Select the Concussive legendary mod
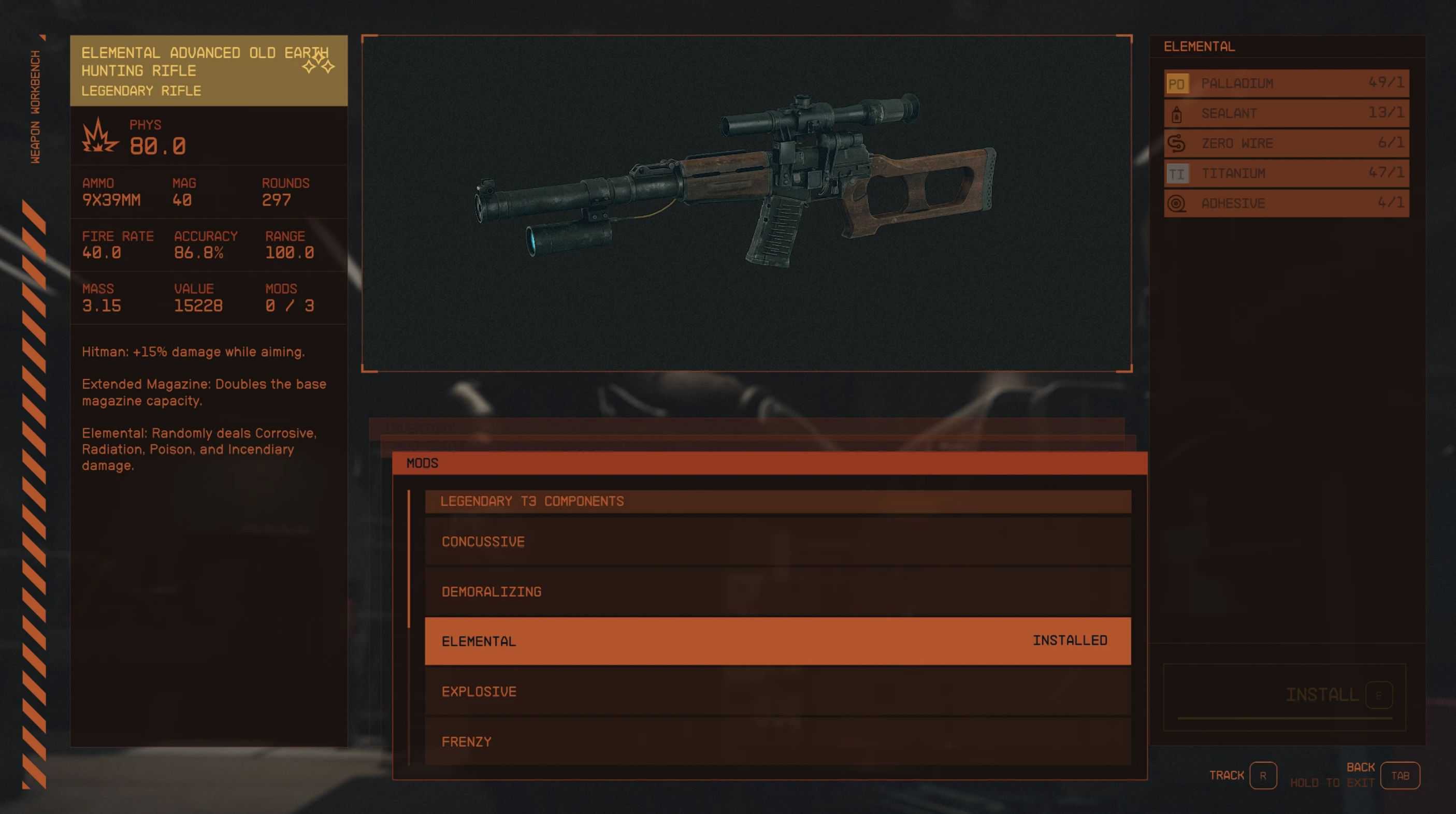This screenshot has height=814, width=1456. [777, 541]
